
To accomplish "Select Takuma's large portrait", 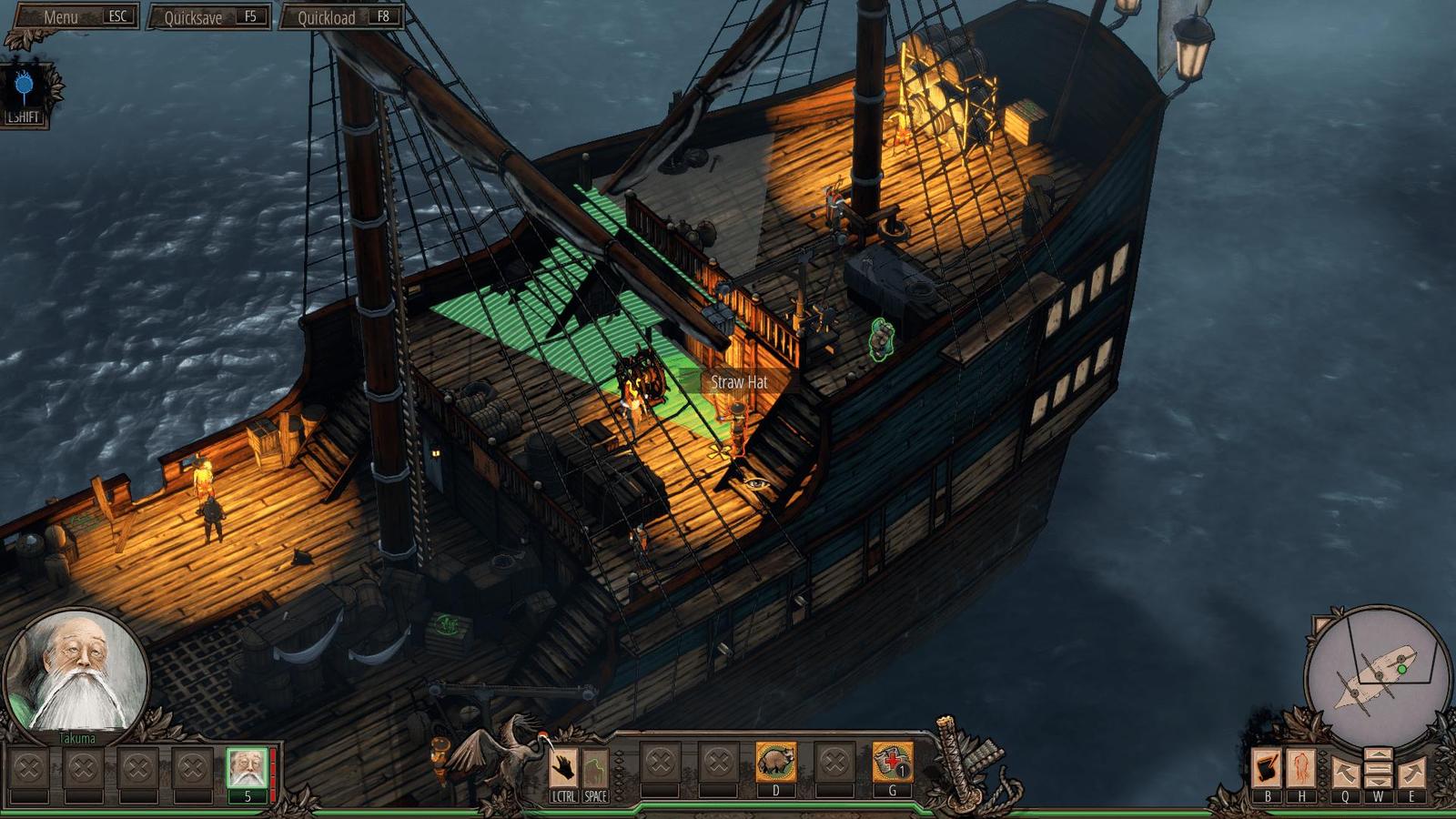I will (76, 672).
